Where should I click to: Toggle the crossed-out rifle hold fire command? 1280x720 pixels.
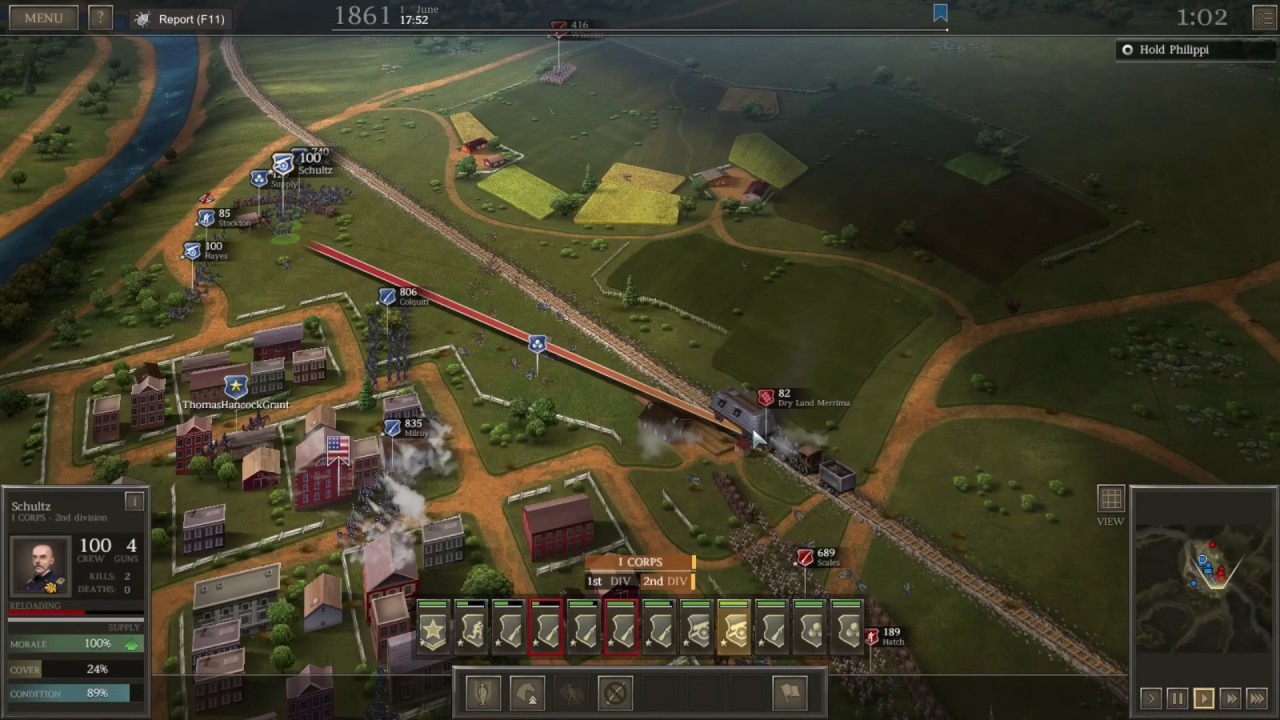(615, 692)
